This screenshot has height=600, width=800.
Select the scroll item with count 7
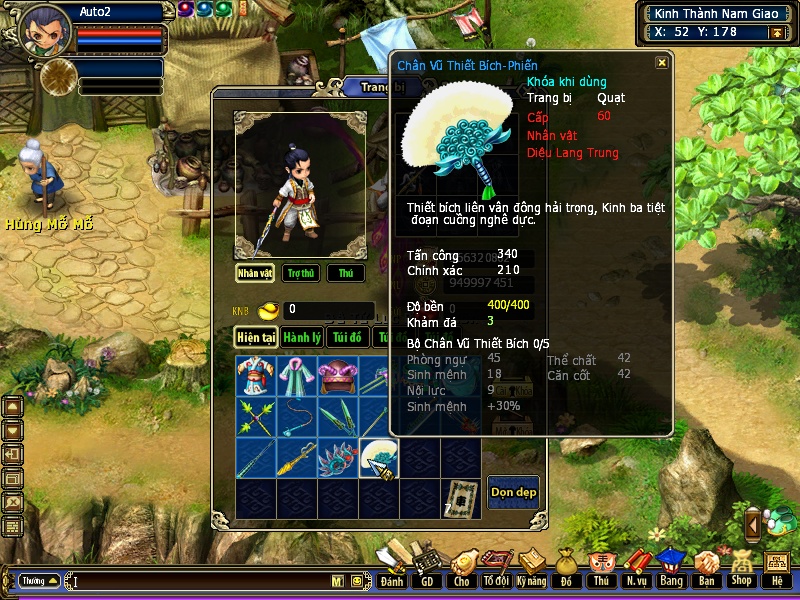click(461, 497)
